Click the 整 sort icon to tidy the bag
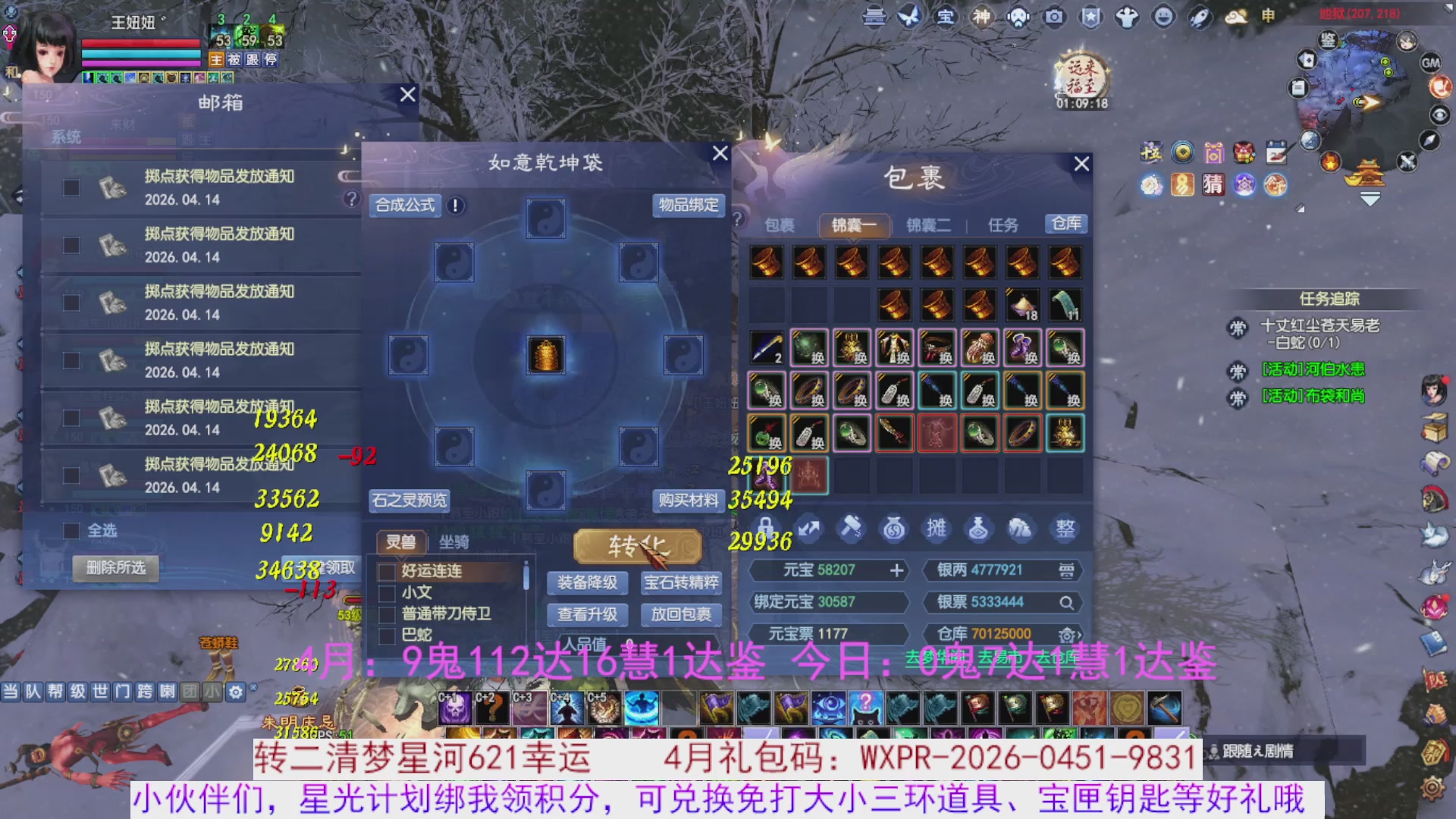This screenshot has height=819, width=1456. (1065, 527)
